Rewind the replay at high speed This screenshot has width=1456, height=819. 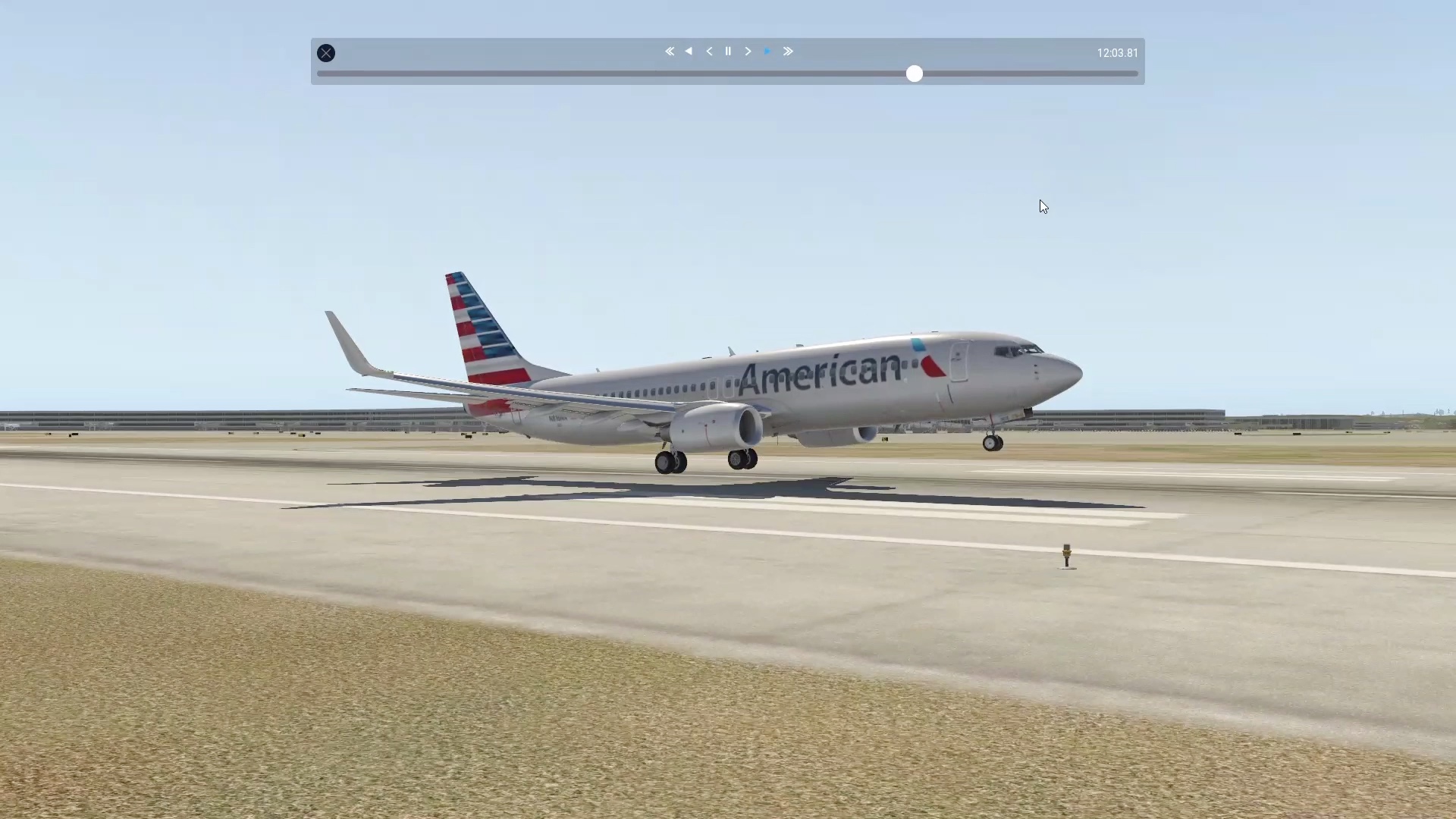coord(689,51)
